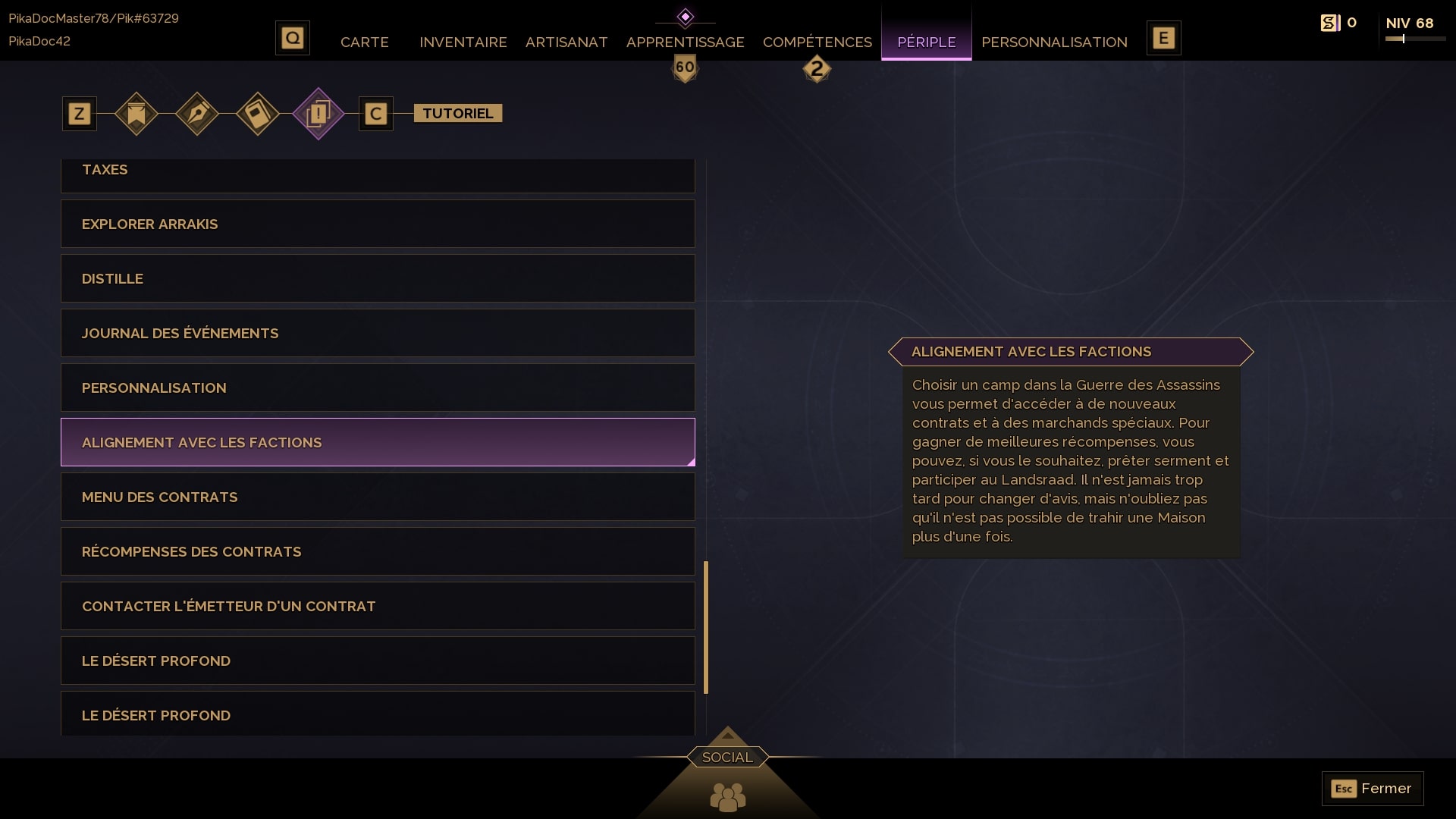Show the Distille tutorial entry
Image resolution: width=1456 pixels, height=819 pixels.
point(378,278)
